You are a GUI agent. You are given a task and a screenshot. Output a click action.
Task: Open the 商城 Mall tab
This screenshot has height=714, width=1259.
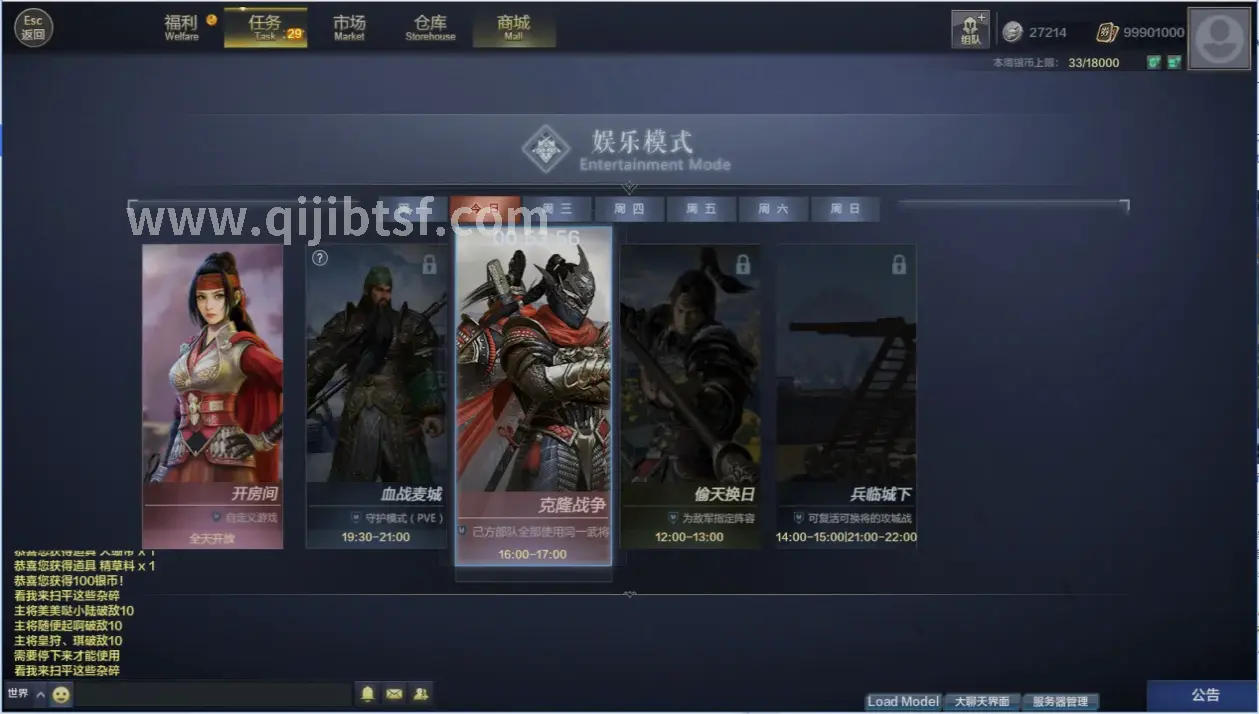[x=513, y=27]
